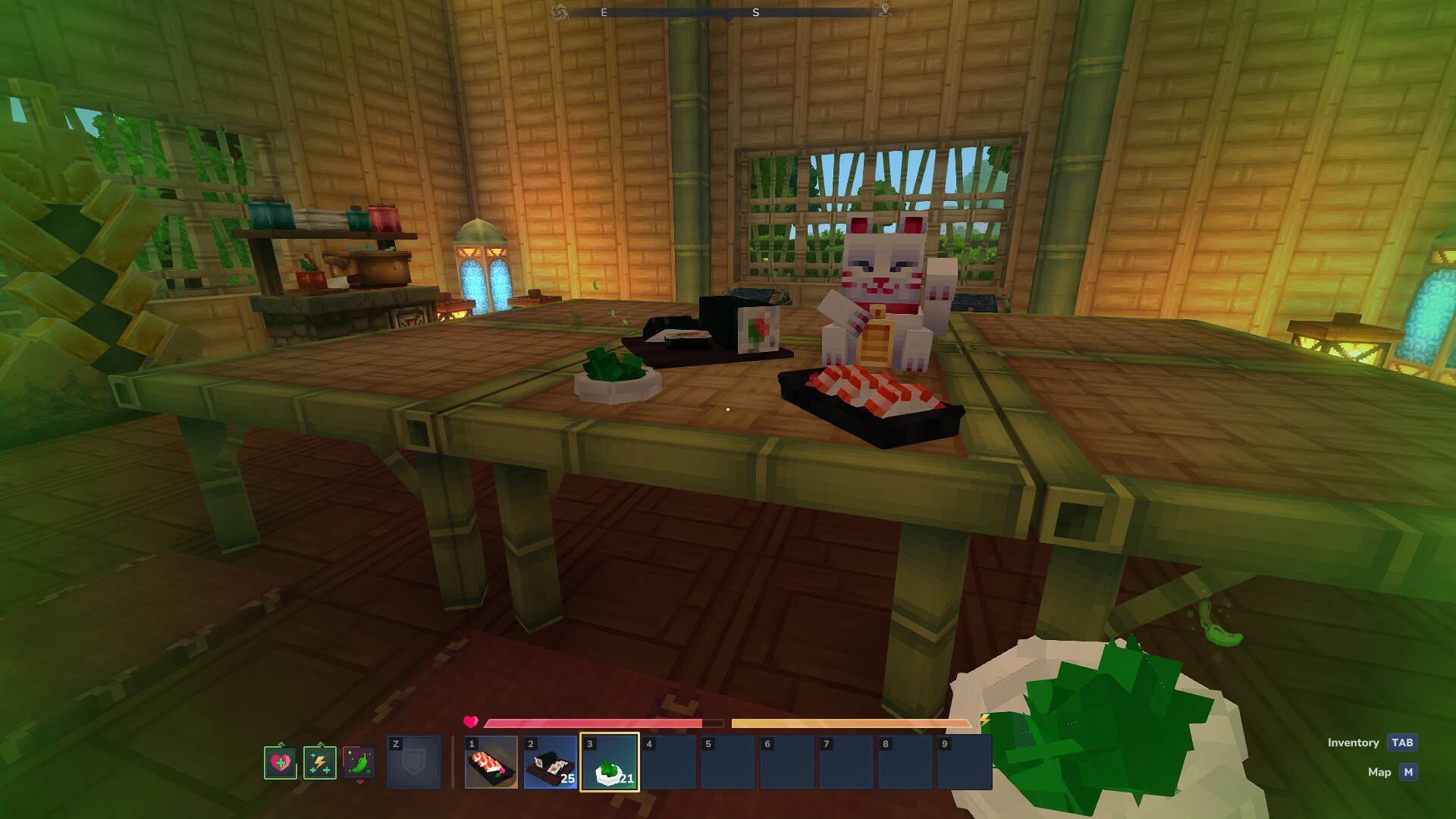Select the salmon nigiri sushi hotbar slot

coord(491,762)
